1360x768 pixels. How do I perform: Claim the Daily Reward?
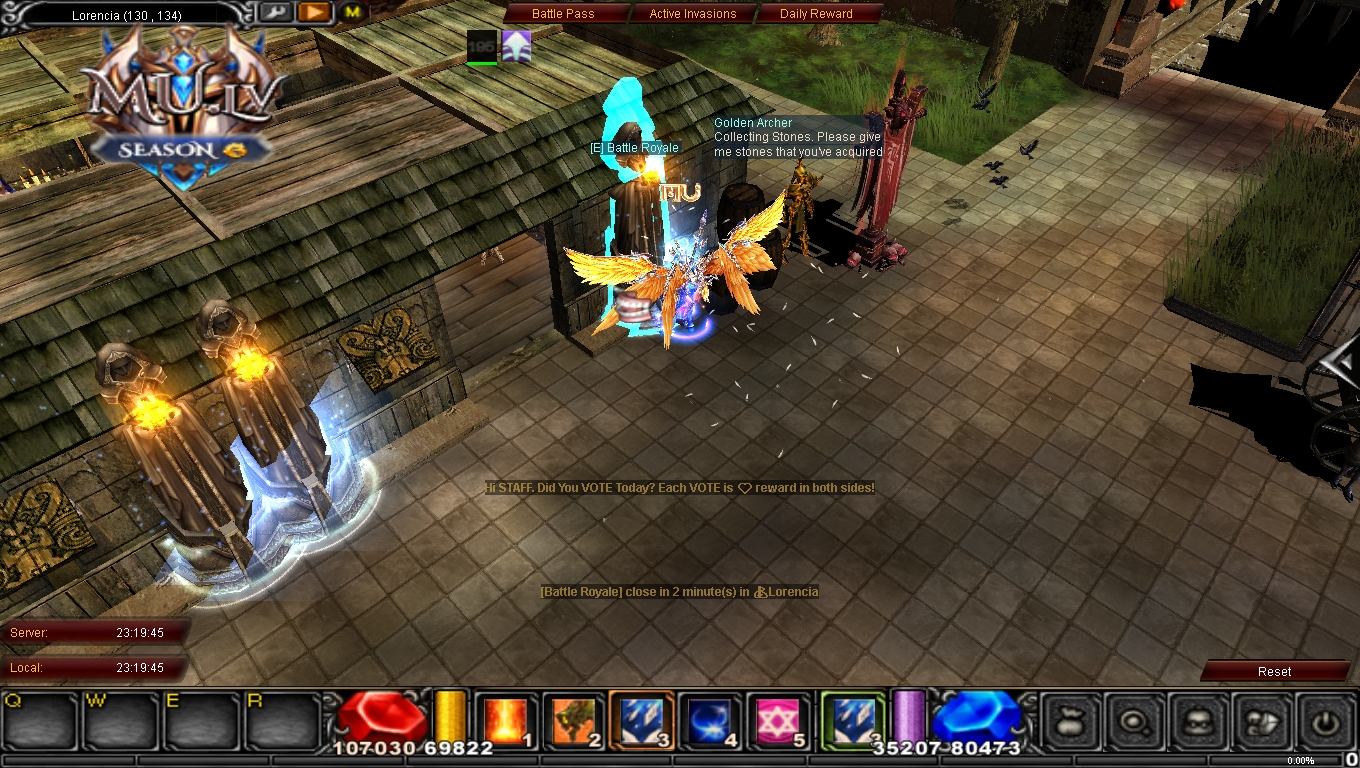pyautogui.click(x=815, y=13)
